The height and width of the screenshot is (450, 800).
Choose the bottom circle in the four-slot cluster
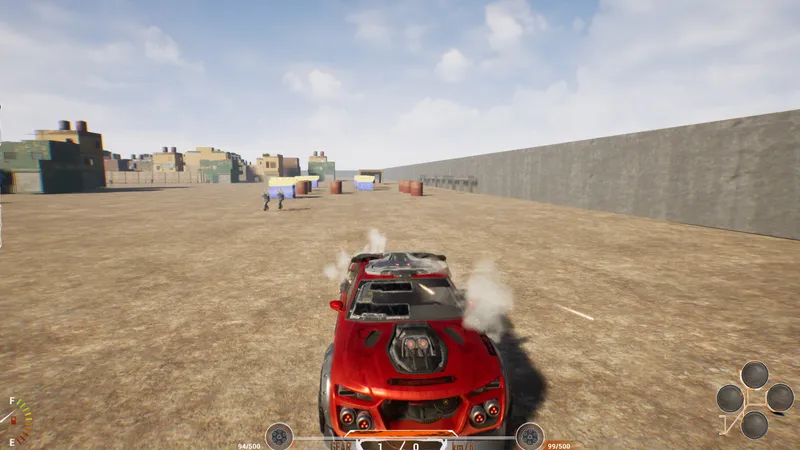[x=755, y=424]
